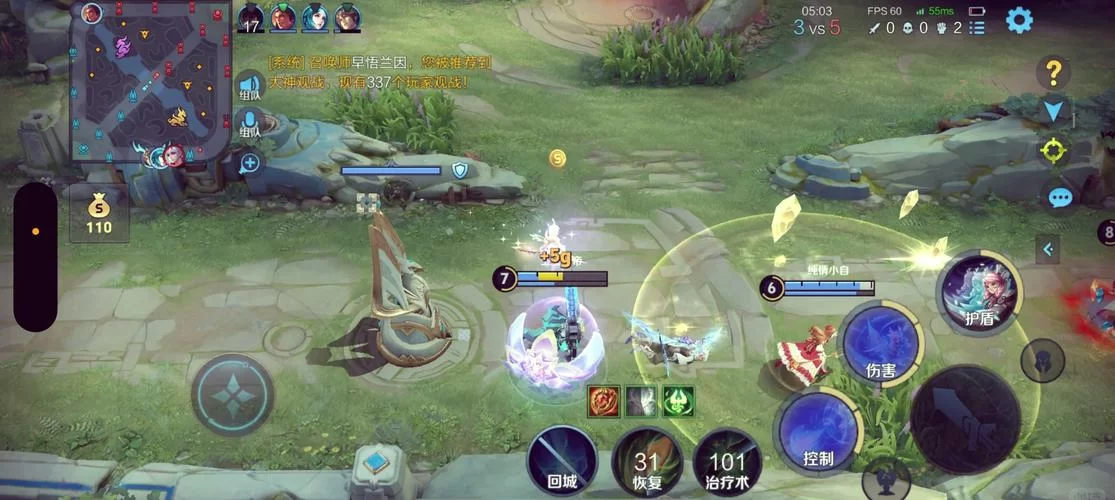Use the 治疗术 heal summoner spell
This screenshot has height=500, width=1115.
pos(727,463)
